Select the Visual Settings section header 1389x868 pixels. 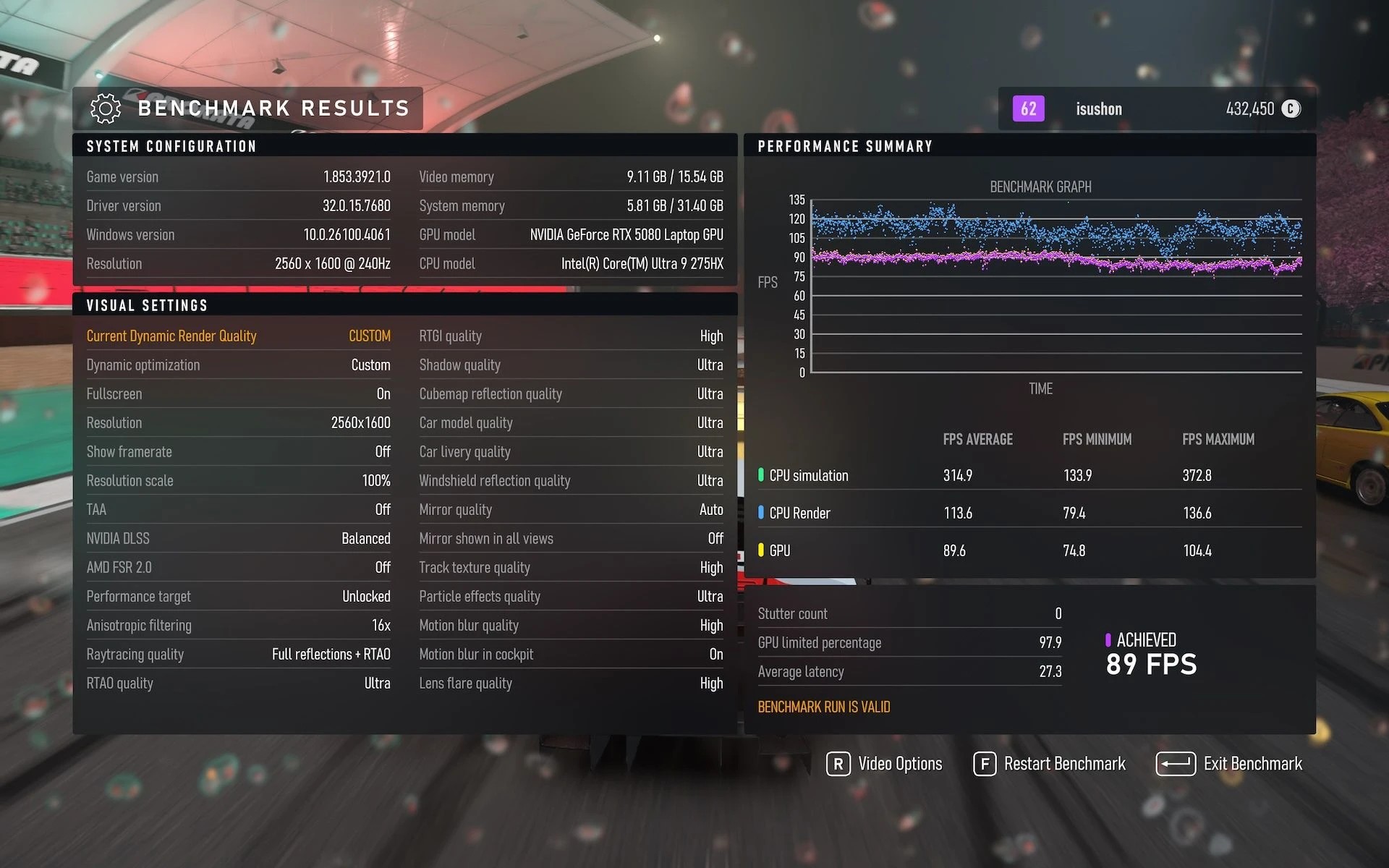[147, 305]
